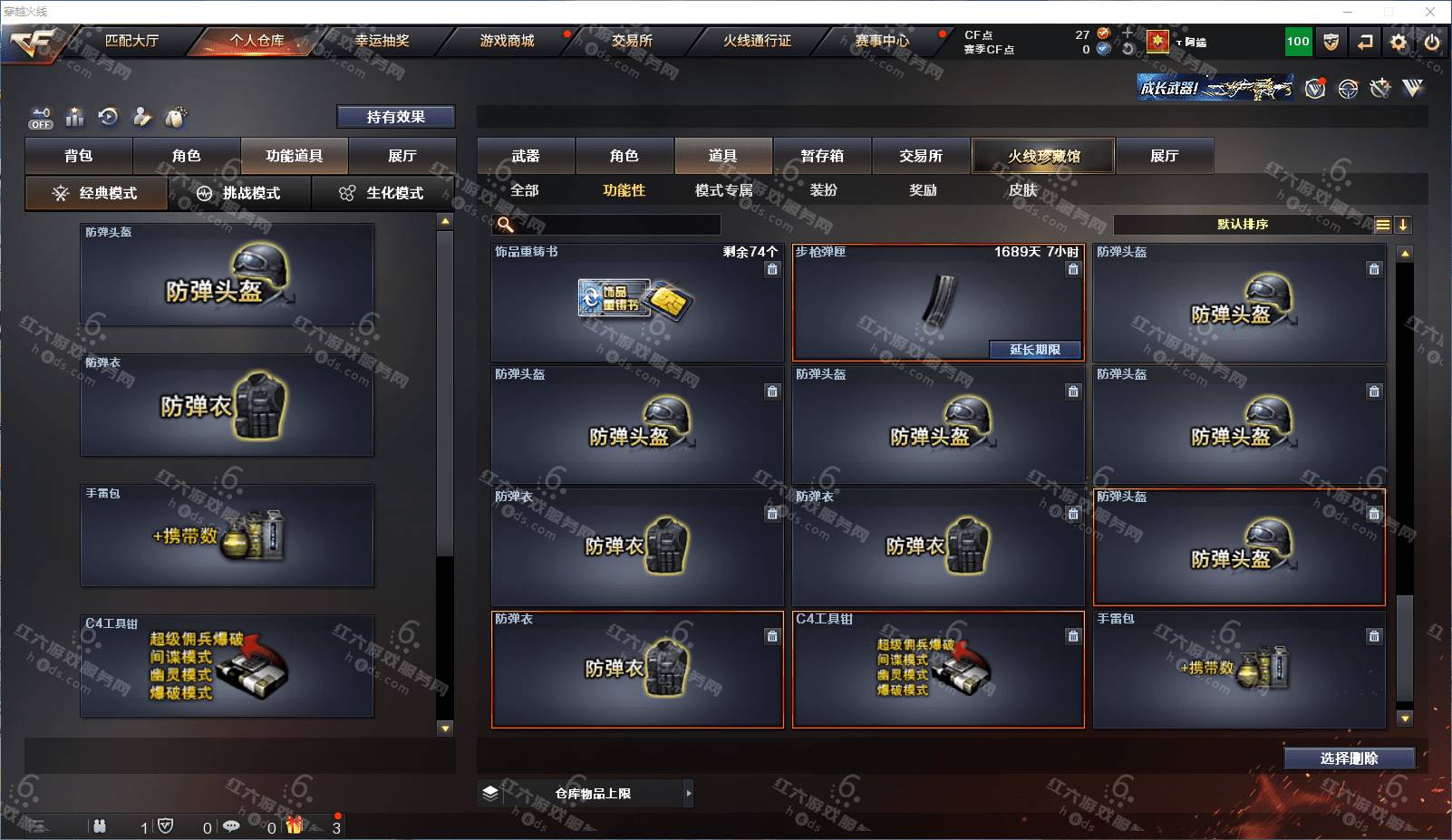Switch to the 挑战模式 tab
This screenshot has width=1452, height=840.
click(x=240, y=193)
